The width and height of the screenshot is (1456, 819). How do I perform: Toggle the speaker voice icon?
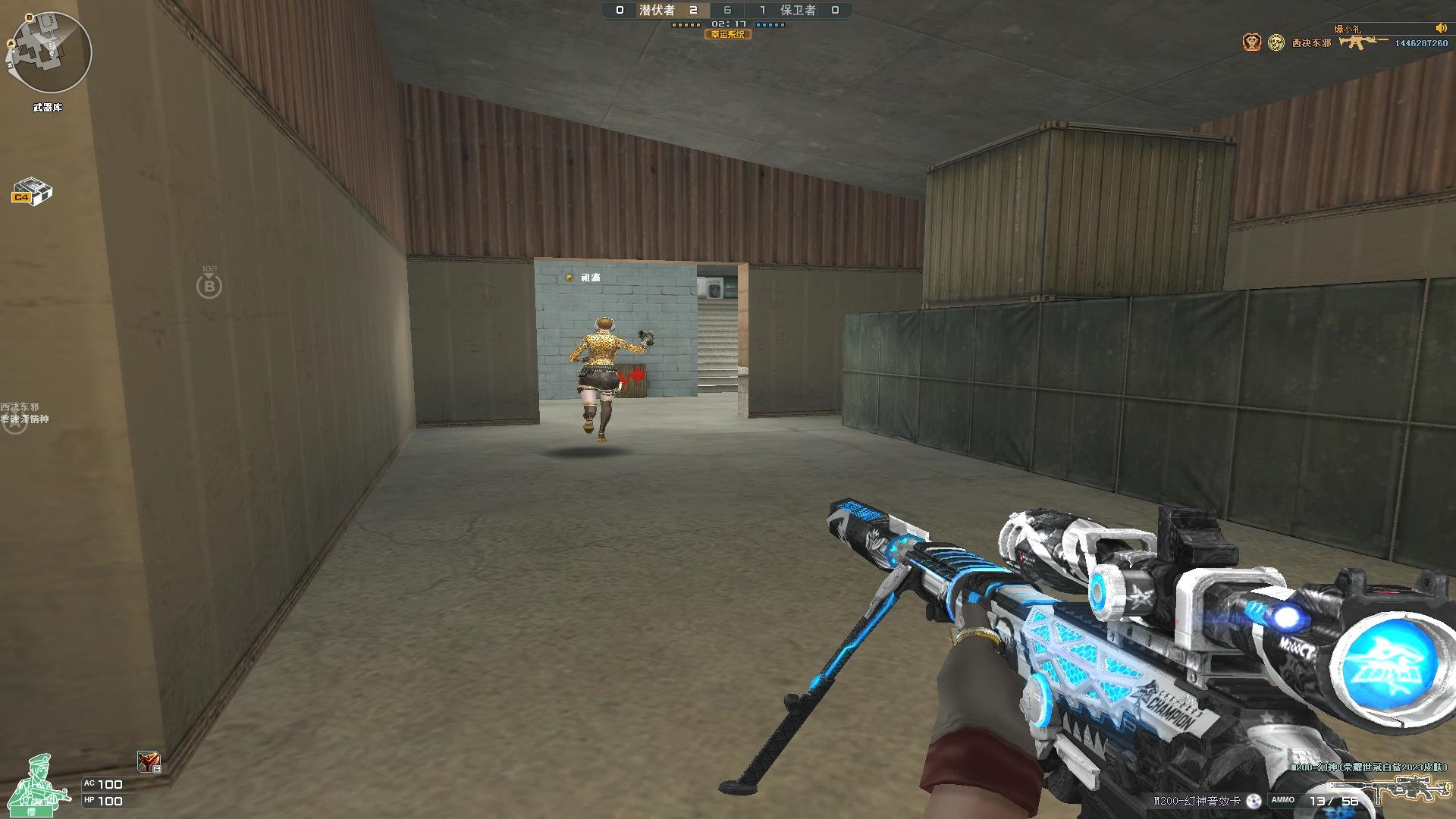tap(1440, 28)
